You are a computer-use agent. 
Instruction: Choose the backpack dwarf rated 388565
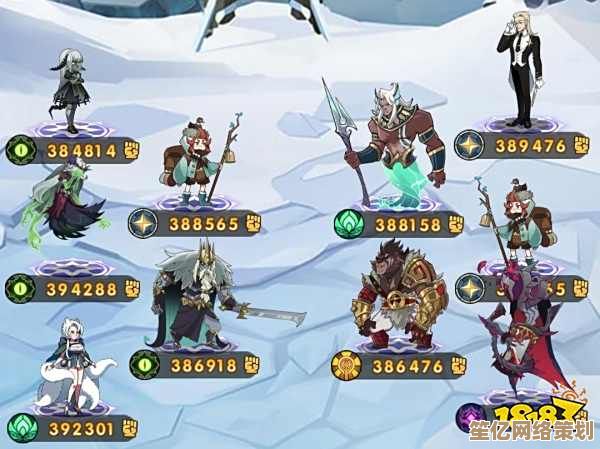coord(195,158)
